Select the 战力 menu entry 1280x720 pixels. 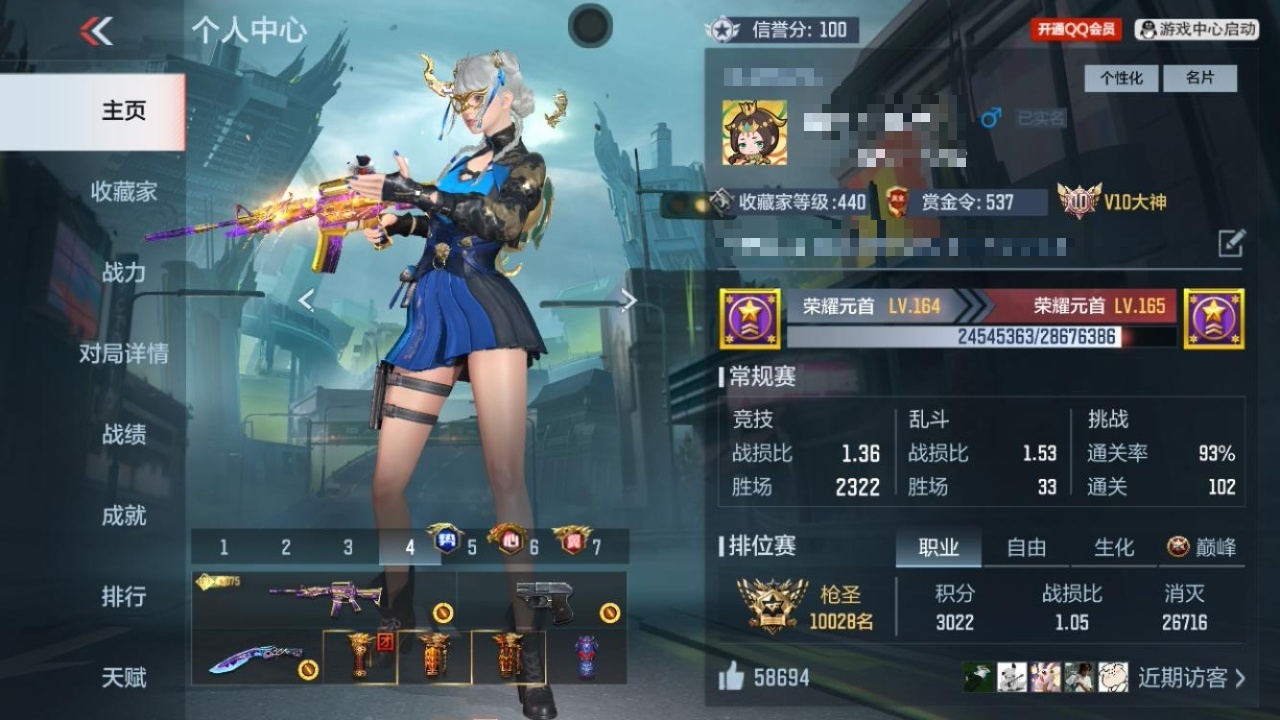pyautogui.click(x=123, y=272)
